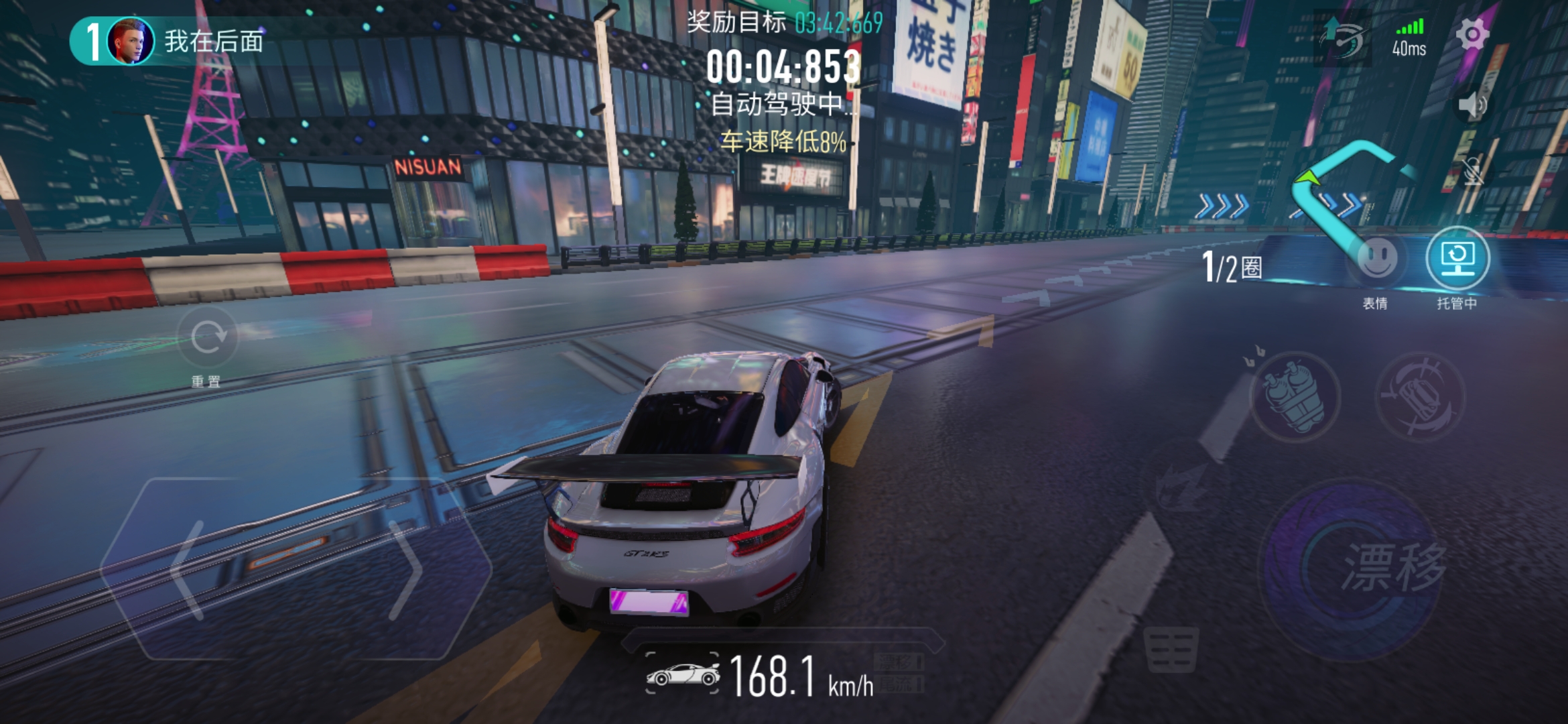Select the first-place player avatar

(x=130, y=42)
